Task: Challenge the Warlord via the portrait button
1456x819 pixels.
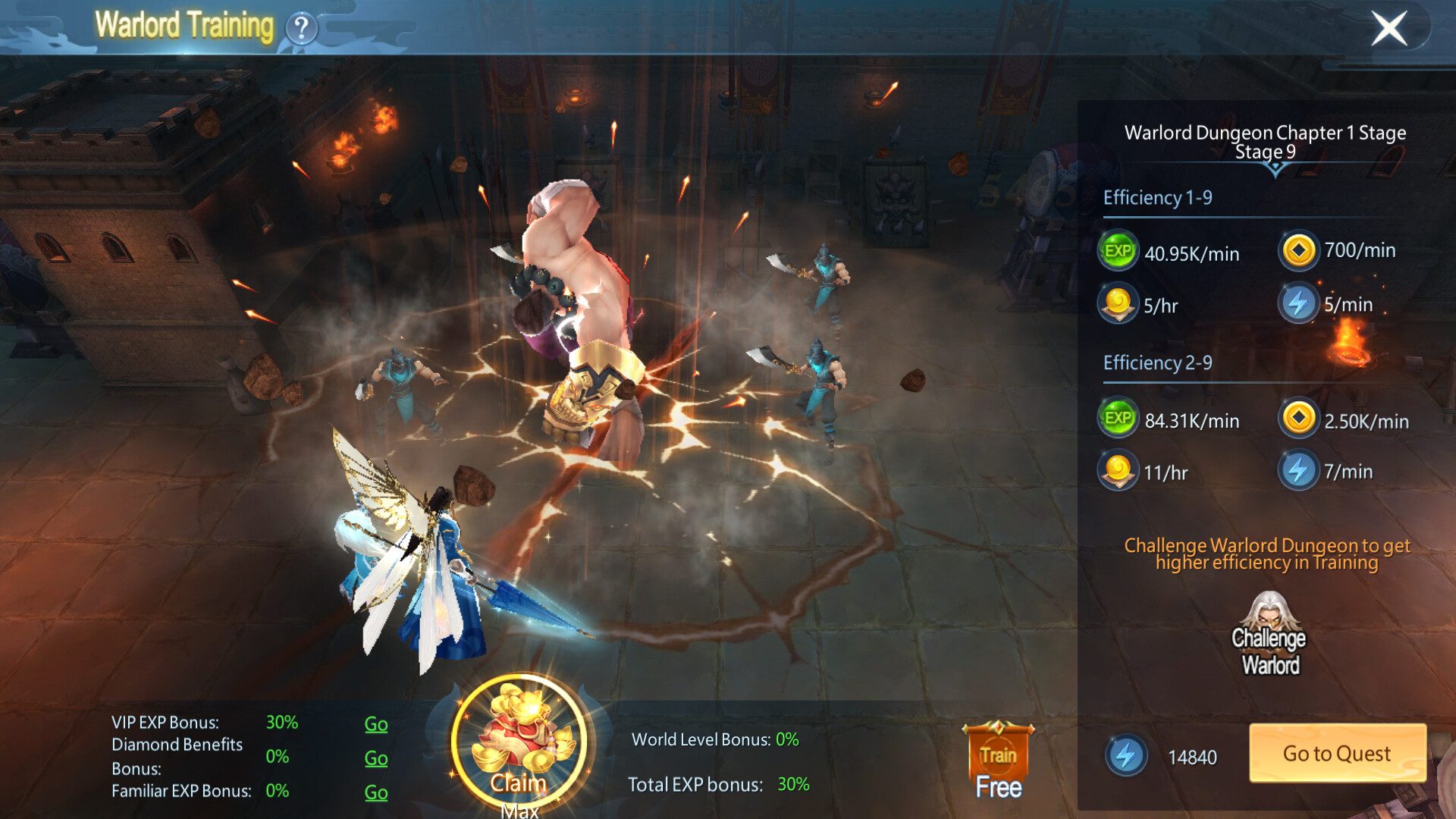Action: pos(1269,635)
